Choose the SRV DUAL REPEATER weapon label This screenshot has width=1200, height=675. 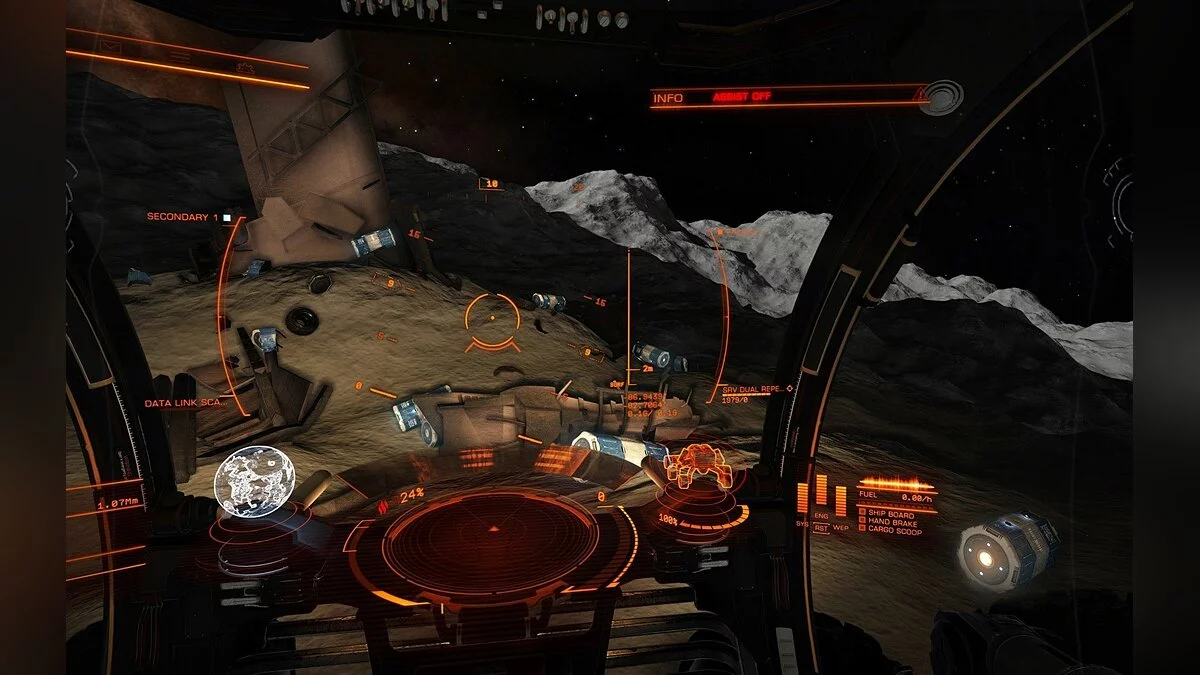(752, 389)
